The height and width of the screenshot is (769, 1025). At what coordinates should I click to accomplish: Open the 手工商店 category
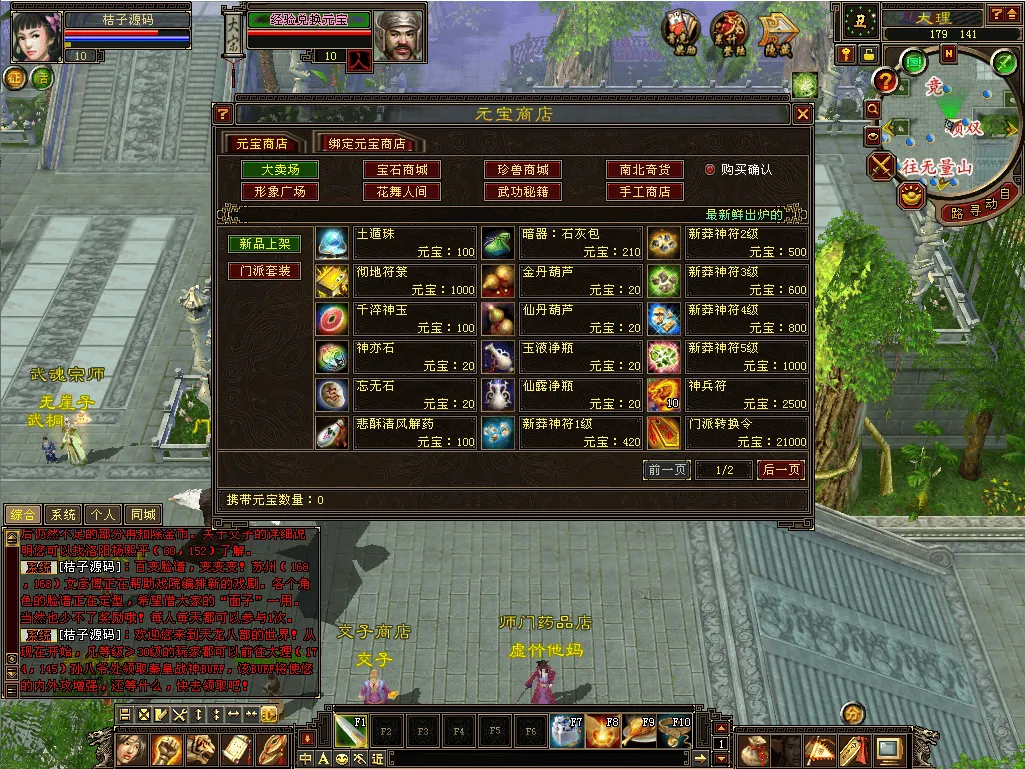tap(644, 191)
